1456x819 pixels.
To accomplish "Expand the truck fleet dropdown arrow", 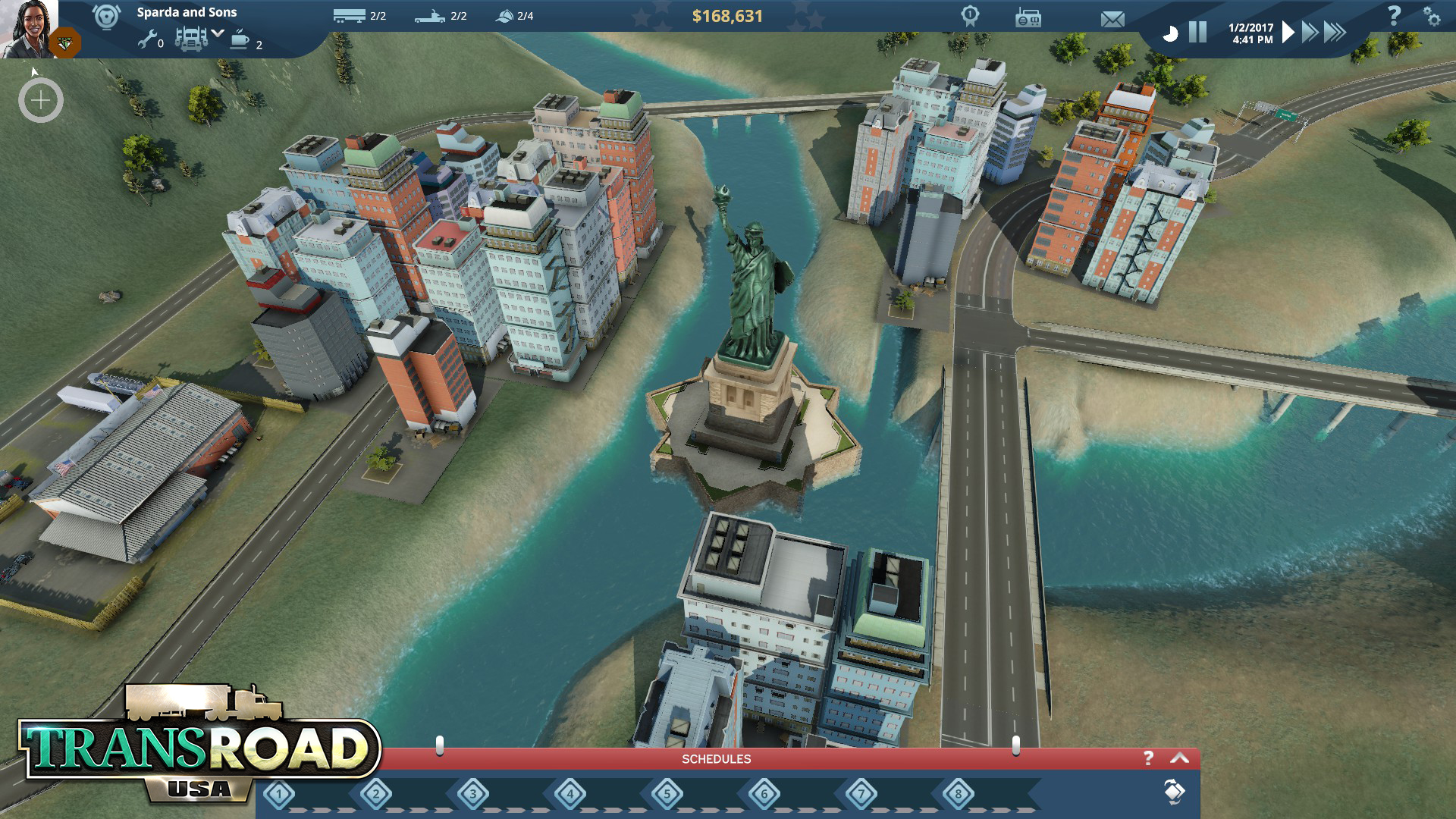I will (218, 33).
